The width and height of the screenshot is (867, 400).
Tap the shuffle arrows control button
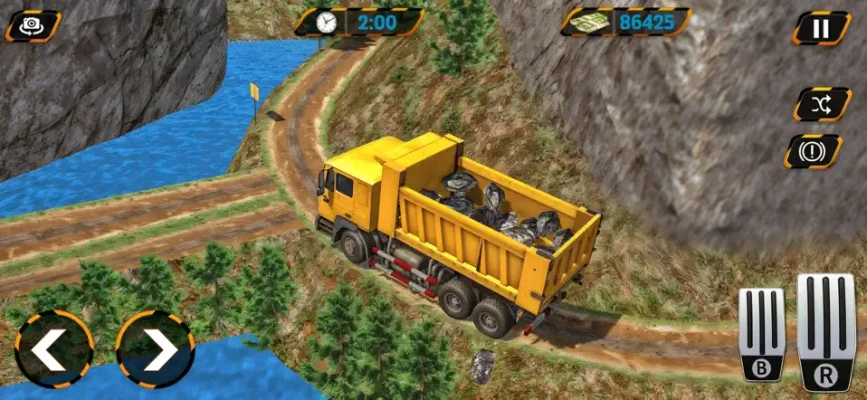(x=821, y=103)
